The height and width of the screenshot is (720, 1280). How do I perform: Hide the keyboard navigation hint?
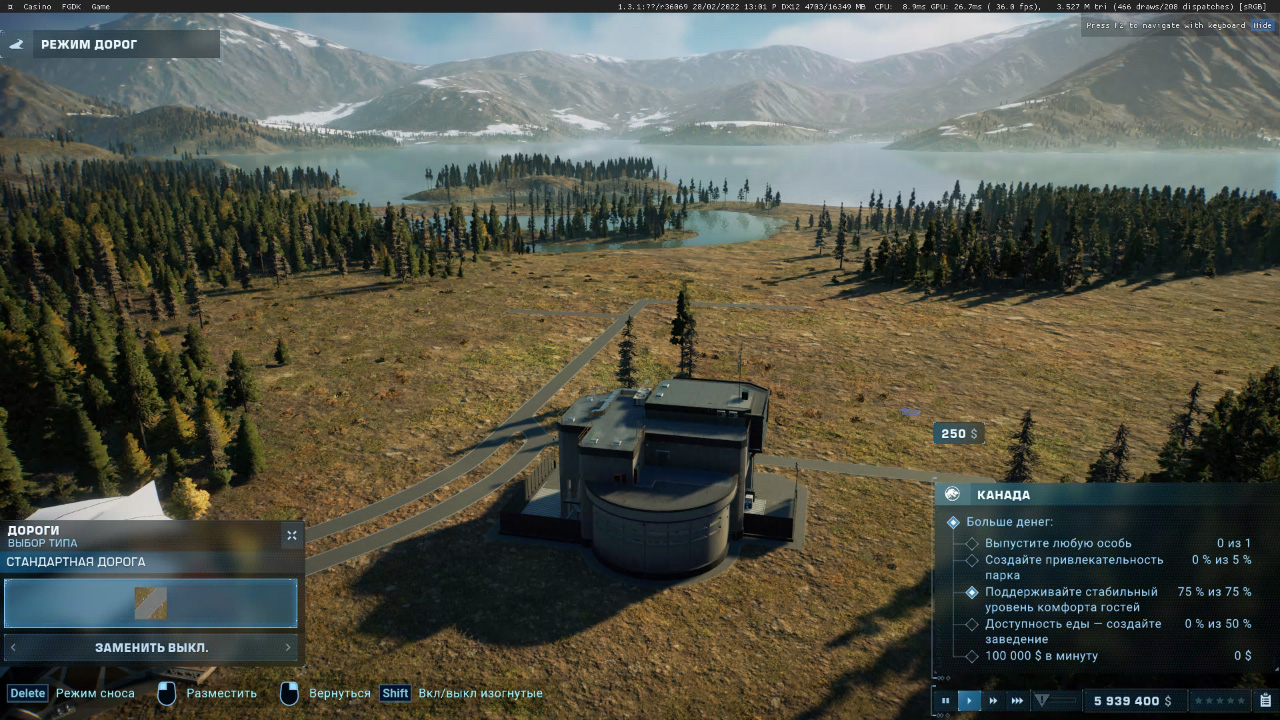tap(1264, 25)
